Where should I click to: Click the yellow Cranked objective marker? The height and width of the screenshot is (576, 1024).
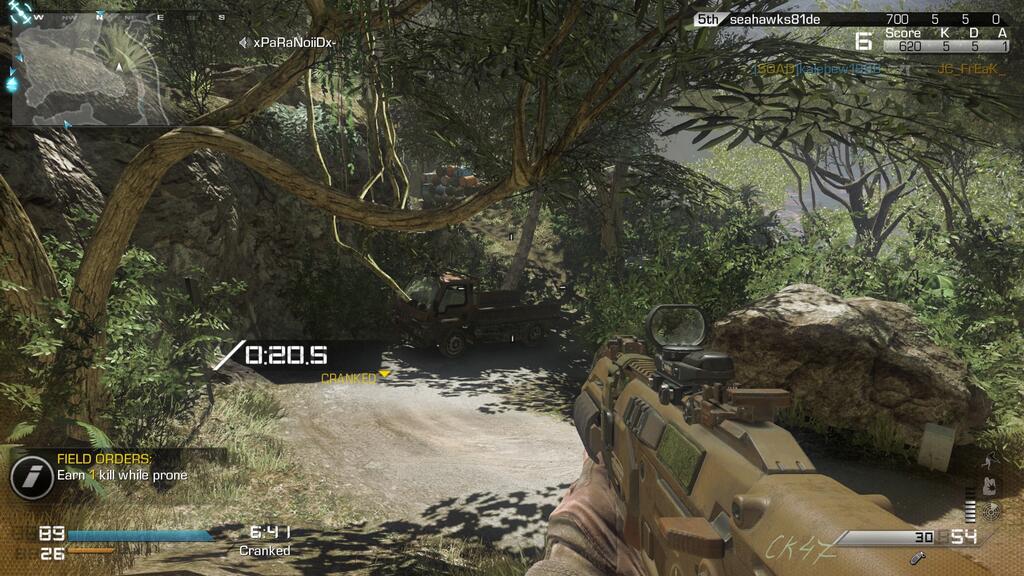(x=385, y=375)
